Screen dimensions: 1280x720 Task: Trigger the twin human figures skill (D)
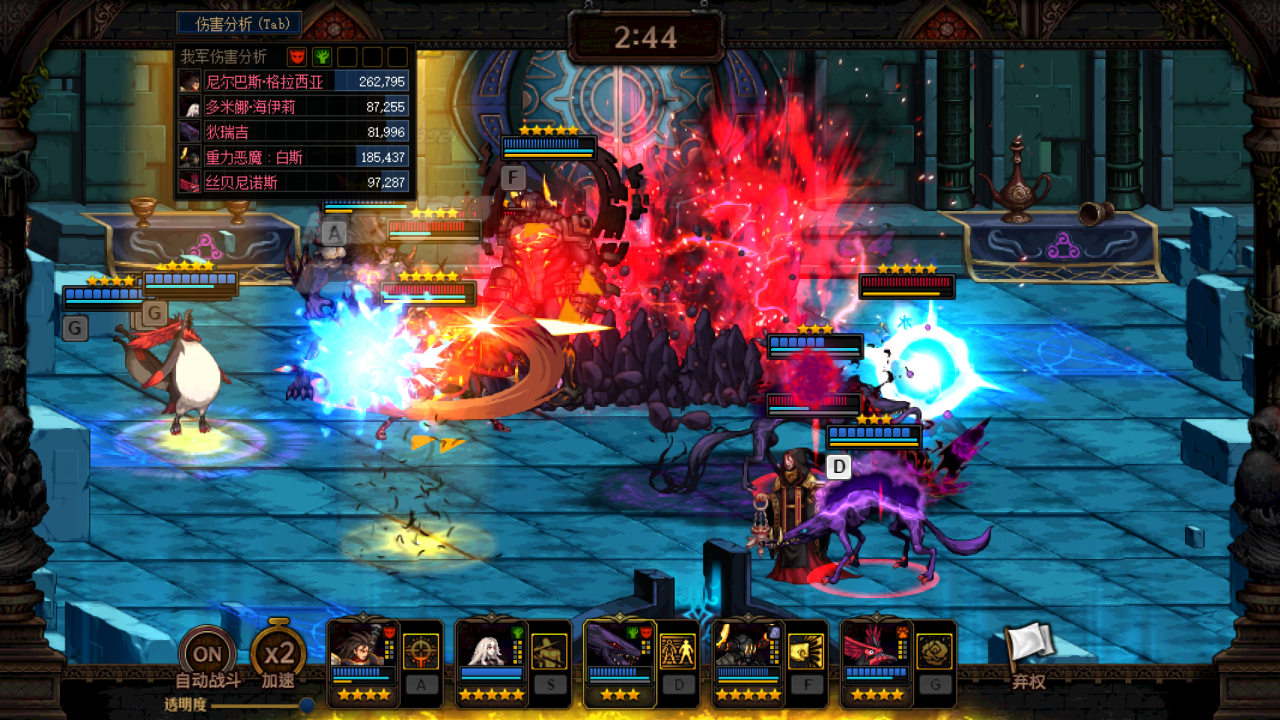[678, 652]
